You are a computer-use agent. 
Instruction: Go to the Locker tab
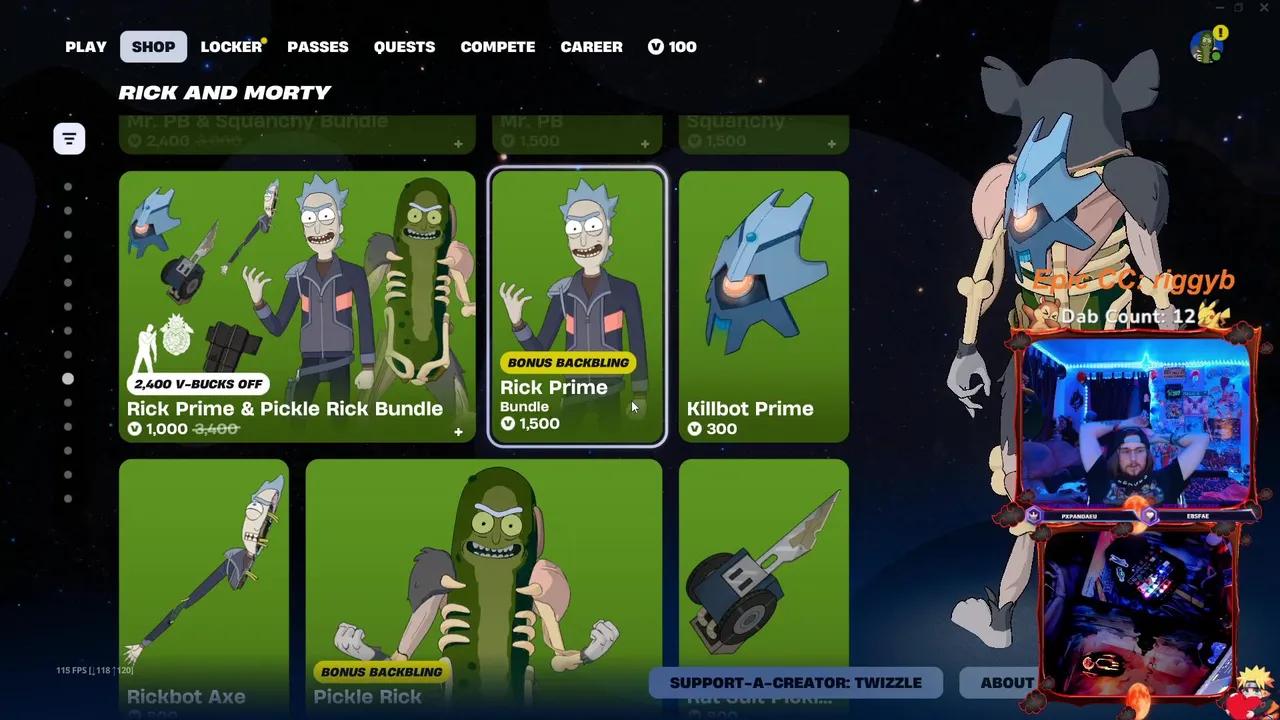click(x=231, y=47)
